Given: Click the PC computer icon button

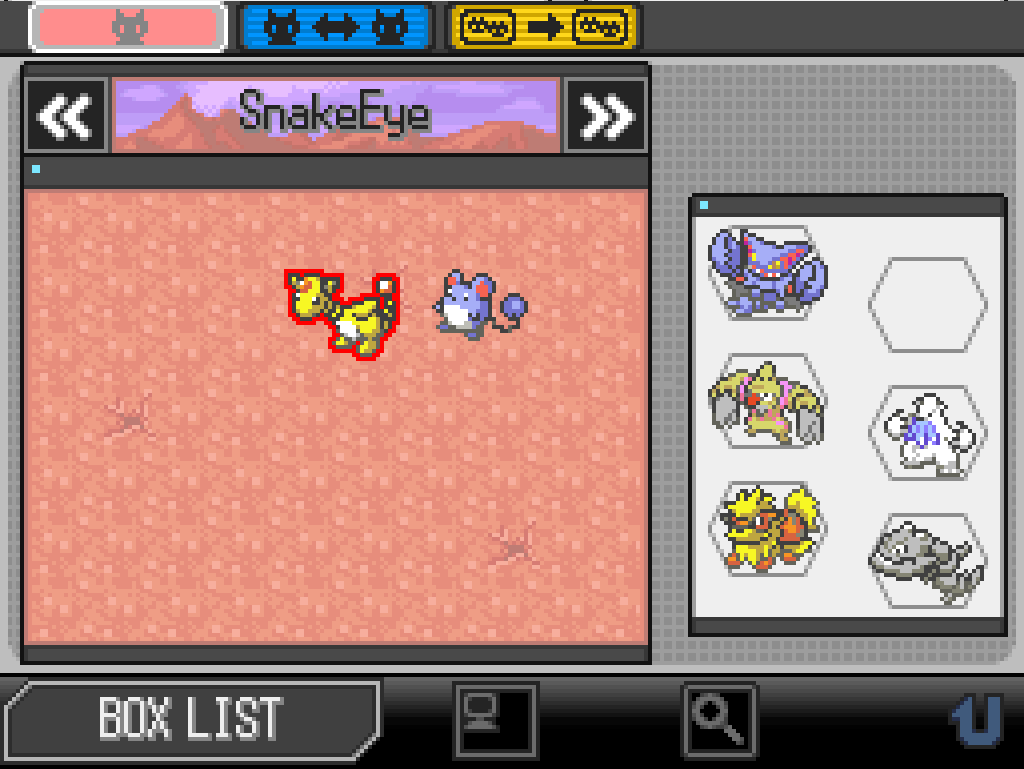Looking at the screenshot, I should [x=495, y=718].
